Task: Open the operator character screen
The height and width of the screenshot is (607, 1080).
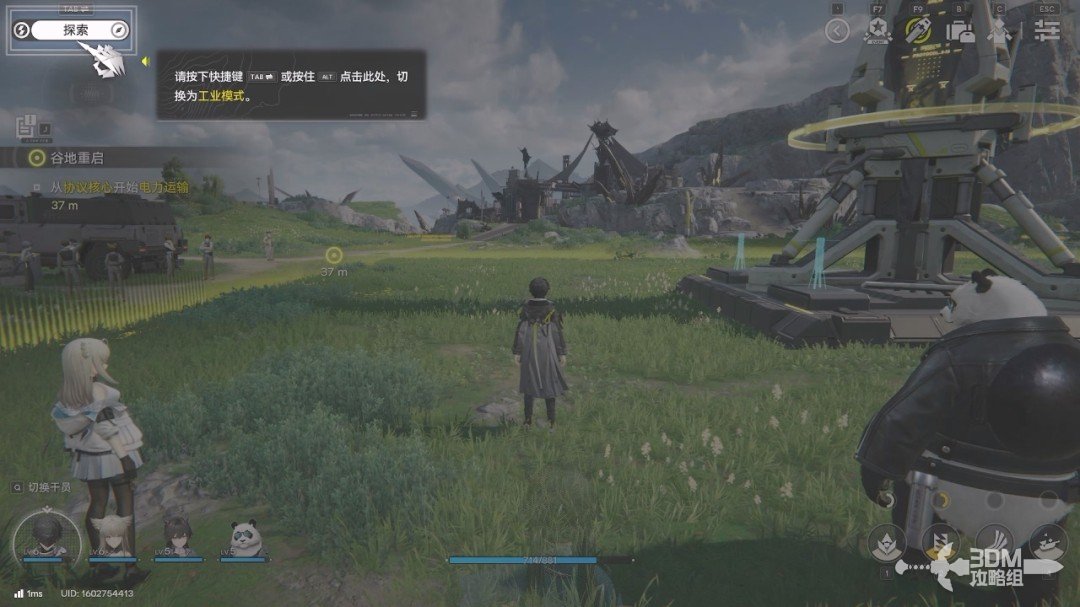Action: tap(1000, 30)
